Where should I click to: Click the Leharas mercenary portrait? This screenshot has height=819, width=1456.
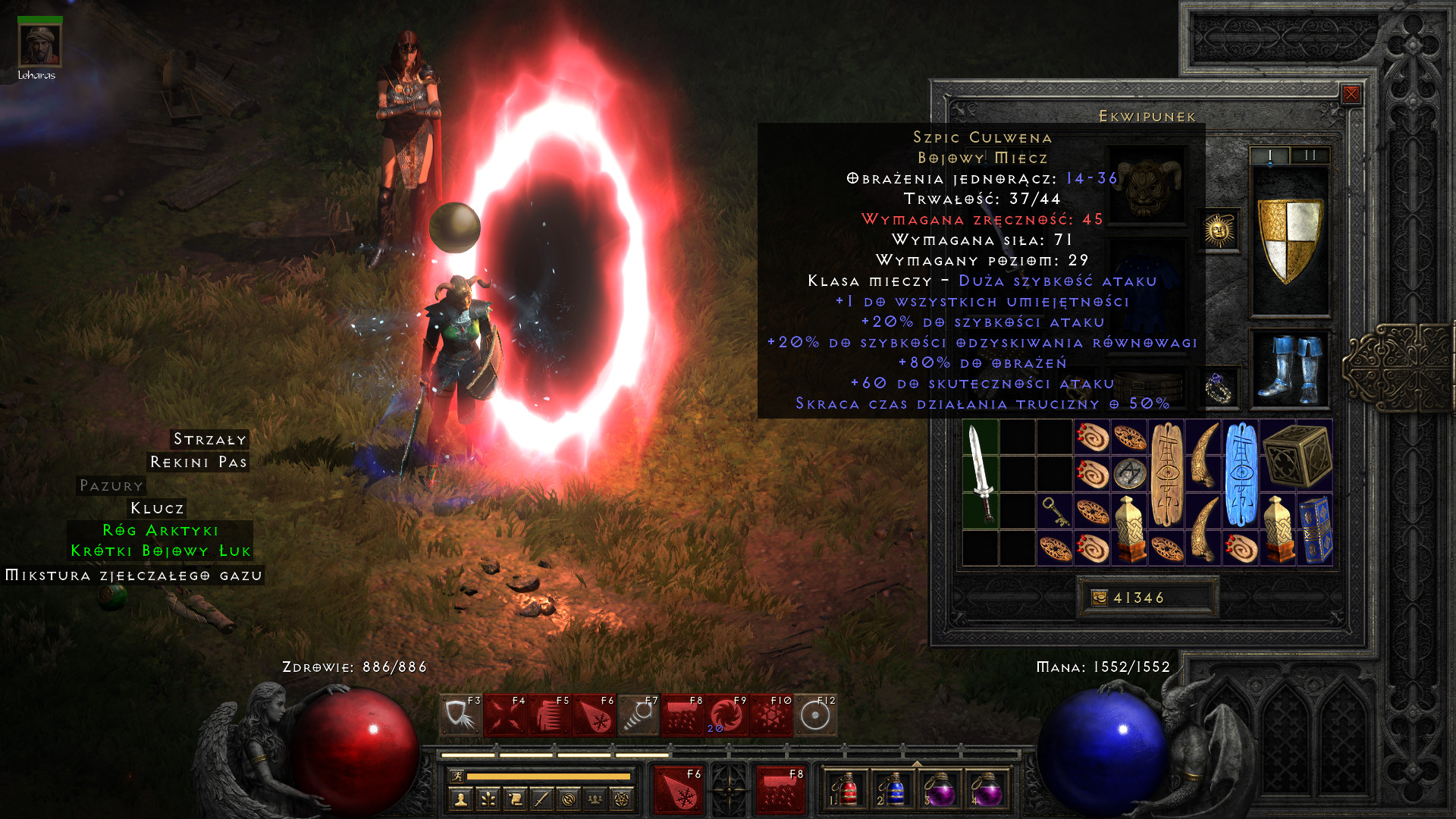pos(39,45)
